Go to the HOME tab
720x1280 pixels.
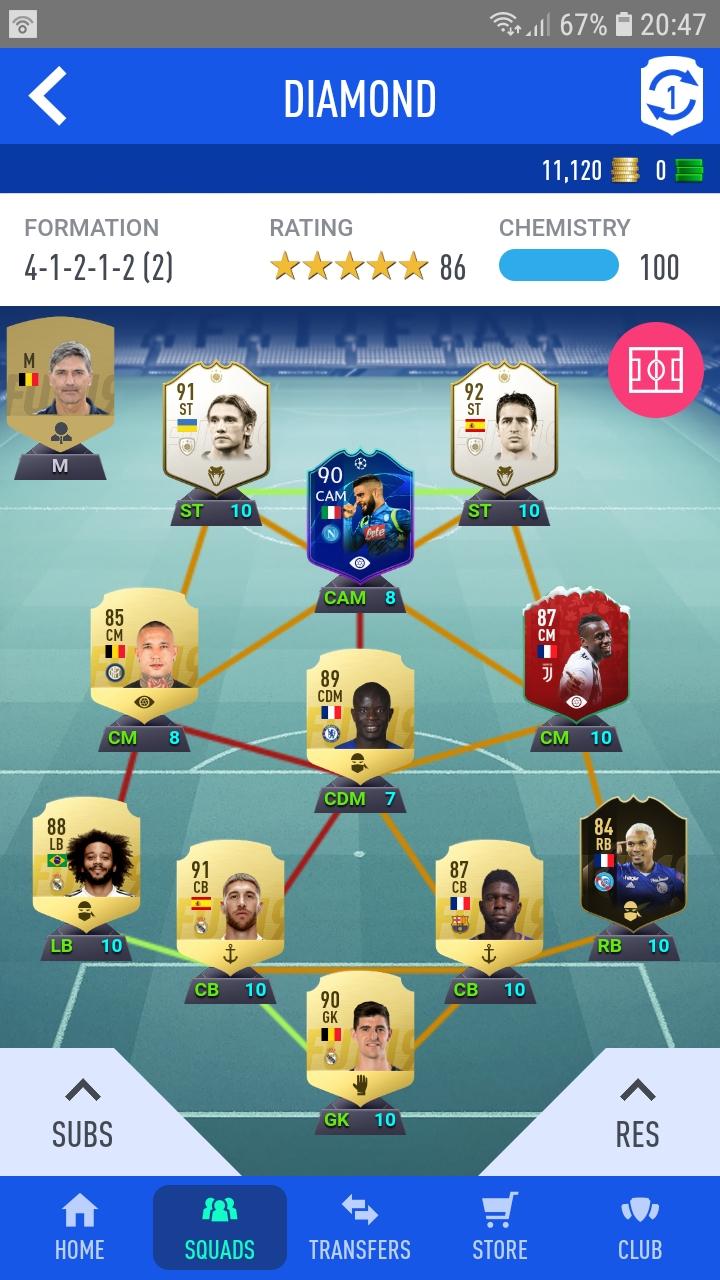pos(80,1227)
